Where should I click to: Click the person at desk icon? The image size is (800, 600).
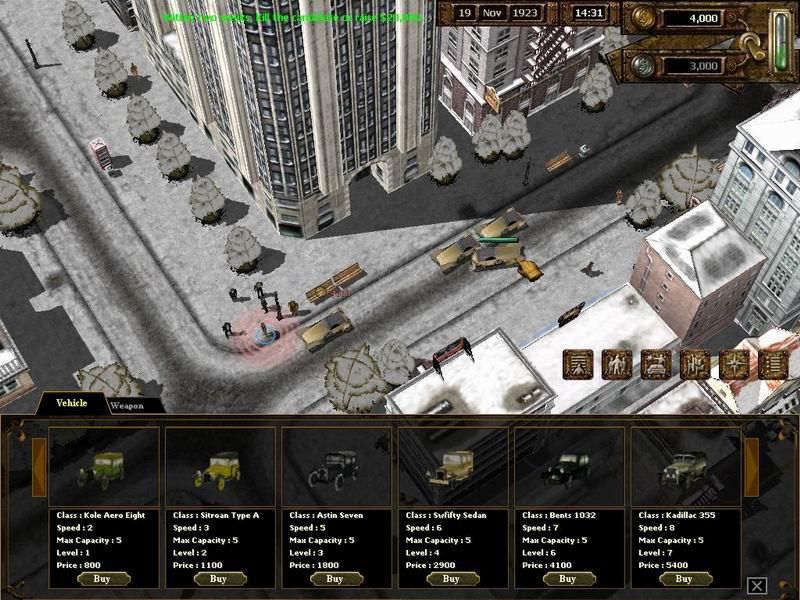tap(655, 365)
